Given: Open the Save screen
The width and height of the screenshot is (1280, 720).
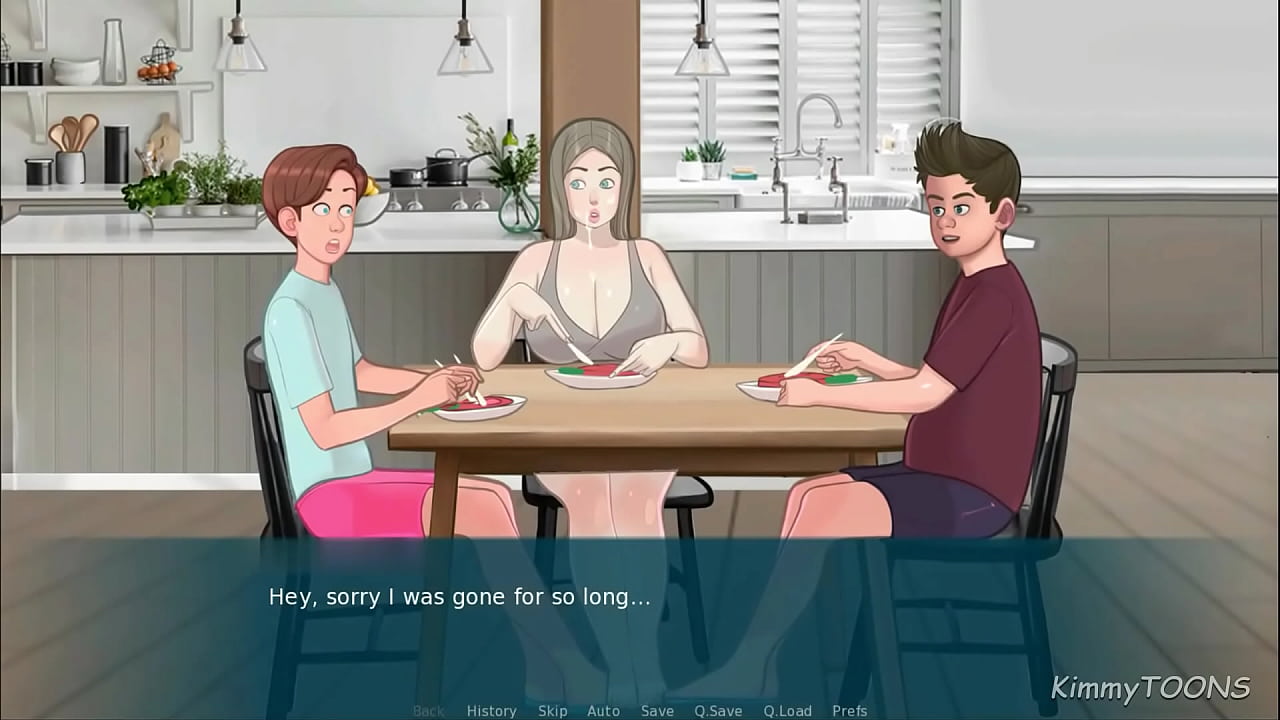Looking at the screenshot, I should pos(657,711).
